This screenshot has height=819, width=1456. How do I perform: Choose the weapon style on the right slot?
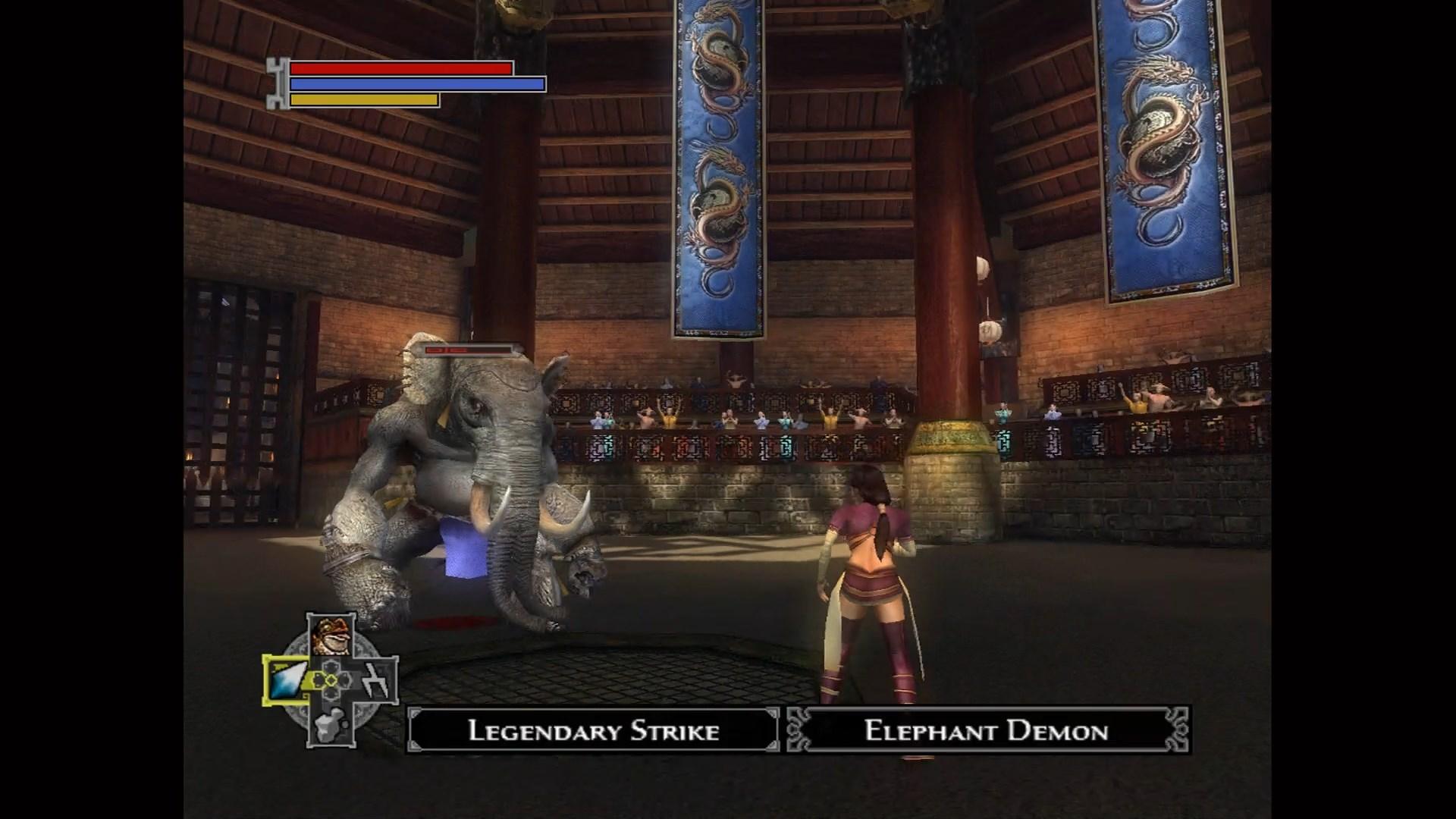375,680
